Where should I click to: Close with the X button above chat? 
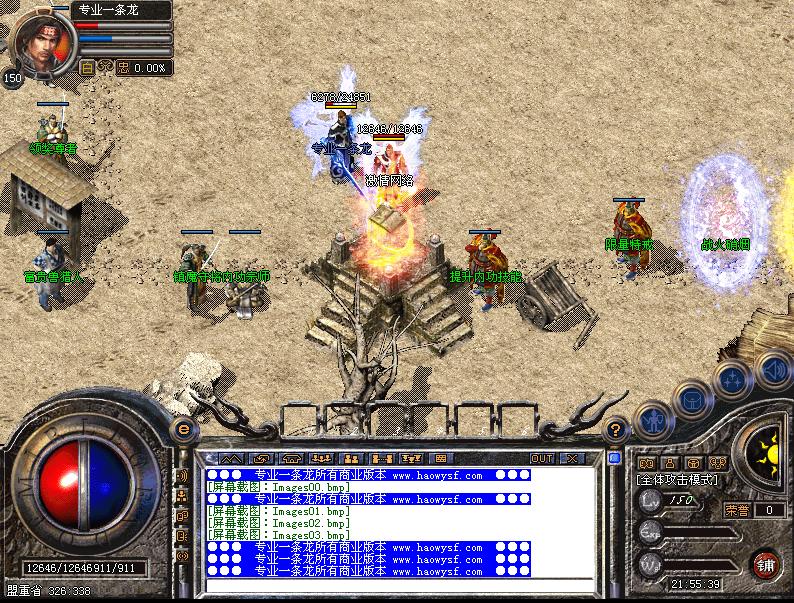(x=572, y=458)
